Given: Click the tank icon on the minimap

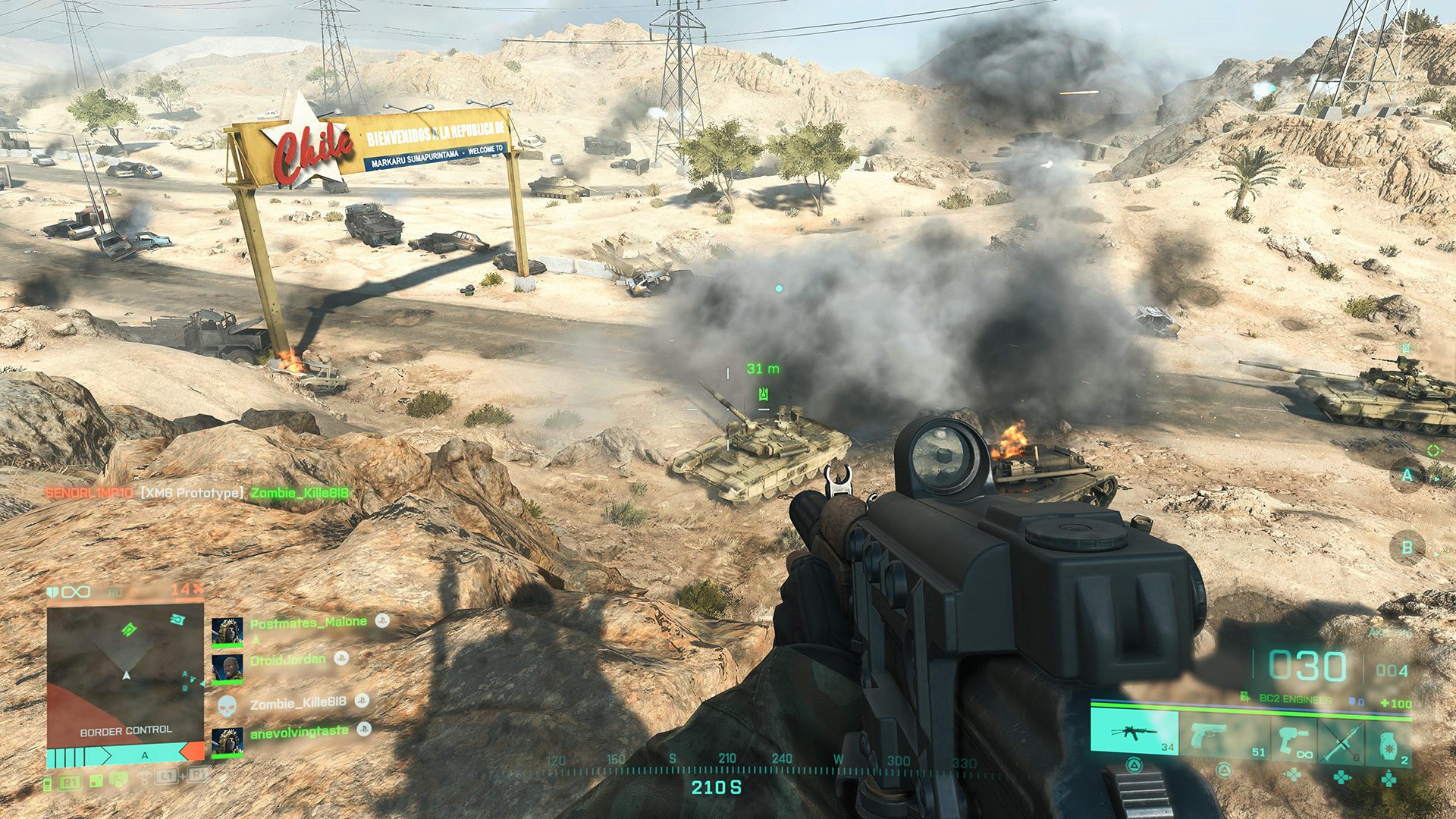Looking at the screenshot, I should [129, 629].
